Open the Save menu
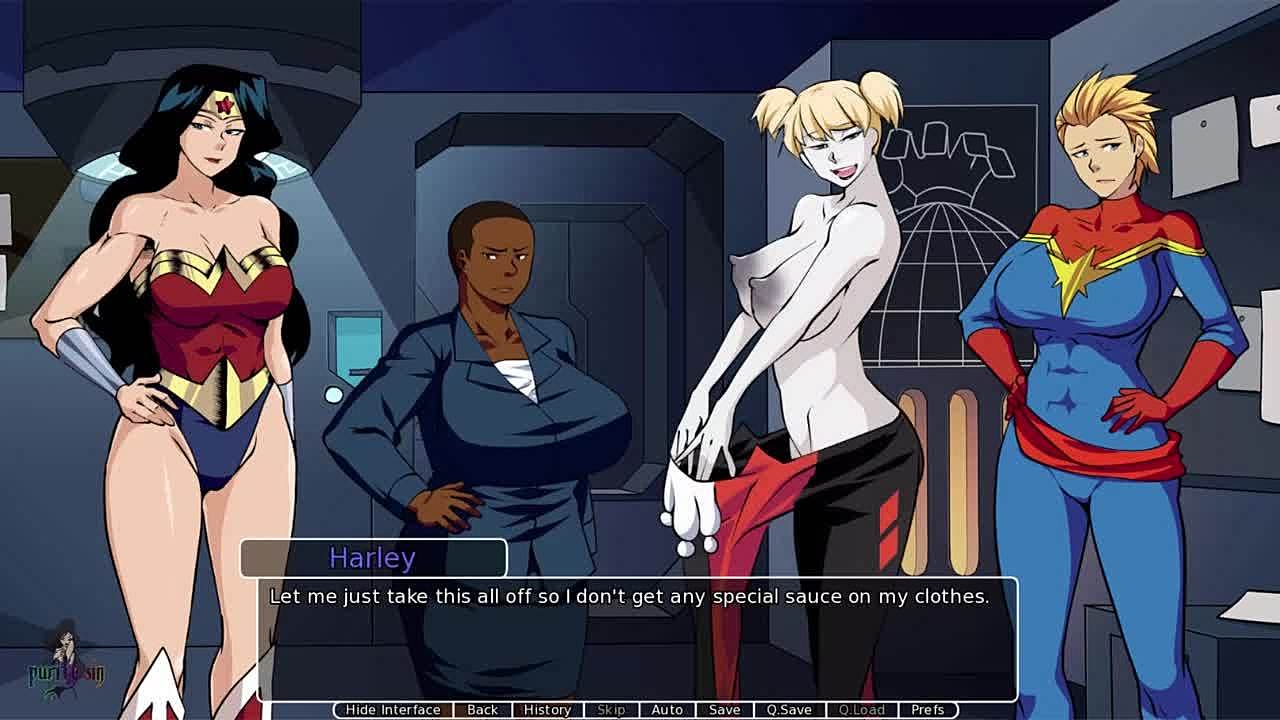 click(x=724, y=710)
